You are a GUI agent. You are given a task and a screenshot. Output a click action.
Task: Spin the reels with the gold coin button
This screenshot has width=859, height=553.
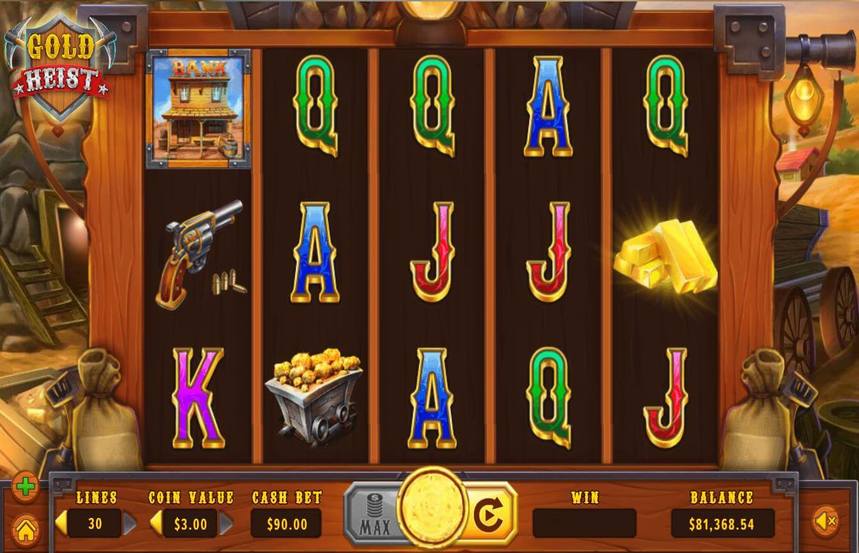click(432, 509)
